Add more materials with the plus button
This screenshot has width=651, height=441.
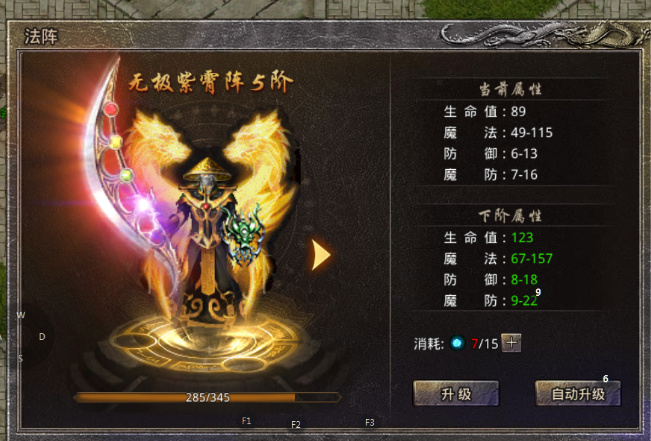pos(512,343)
